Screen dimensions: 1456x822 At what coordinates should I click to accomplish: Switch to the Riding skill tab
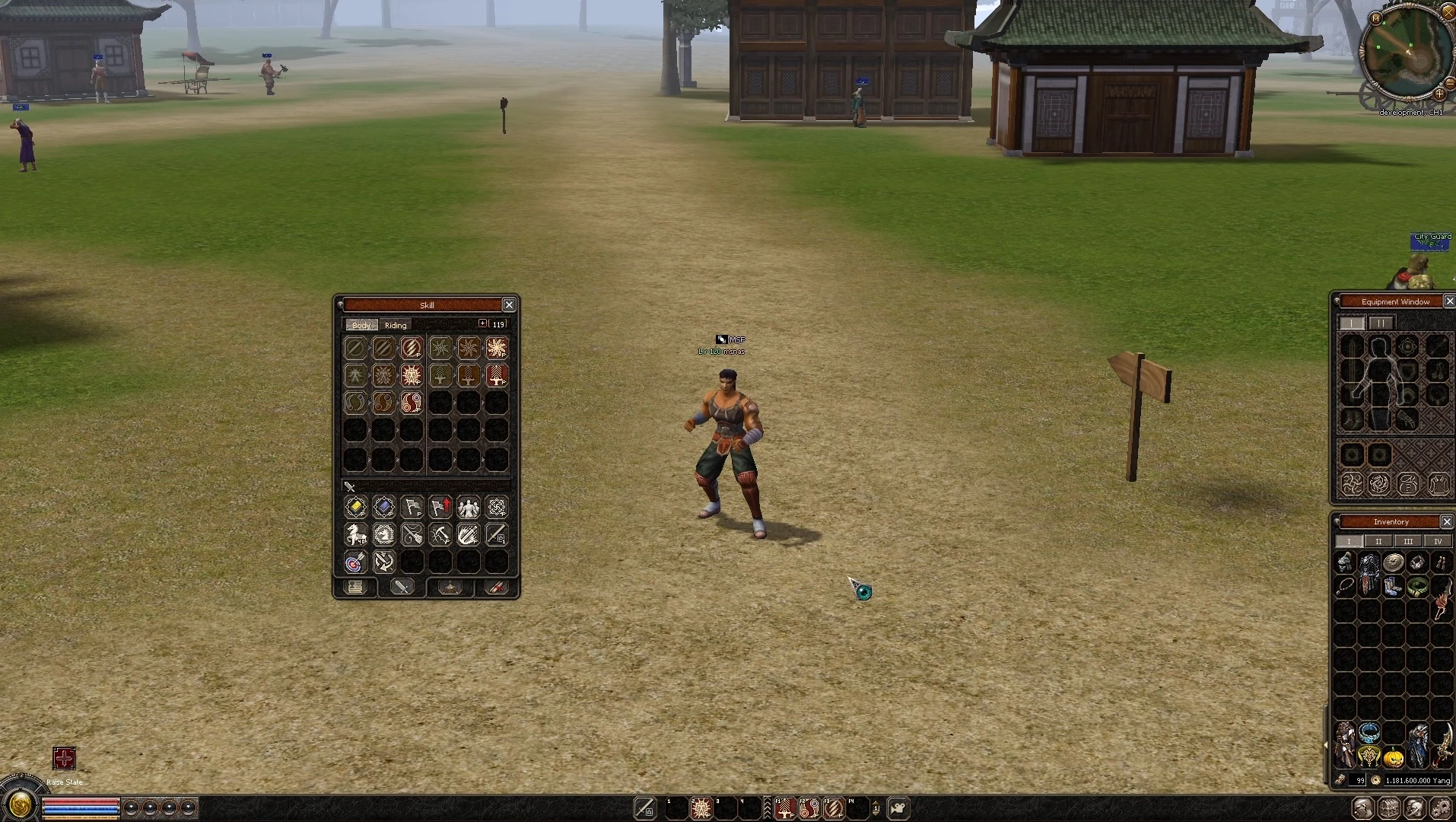396,325
